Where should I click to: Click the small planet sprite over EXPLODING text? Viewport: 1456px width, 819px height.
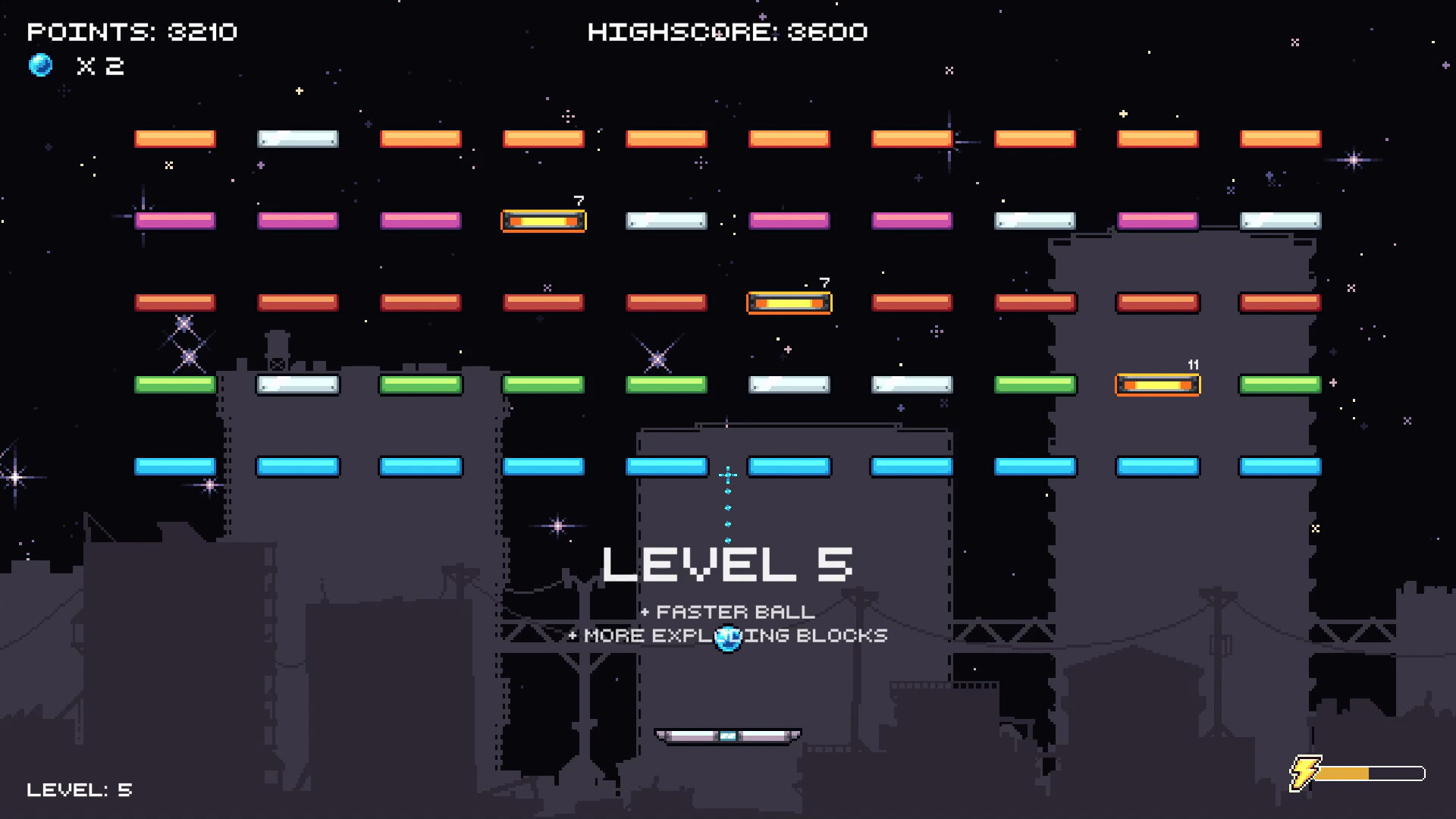(x=726, y=638)
